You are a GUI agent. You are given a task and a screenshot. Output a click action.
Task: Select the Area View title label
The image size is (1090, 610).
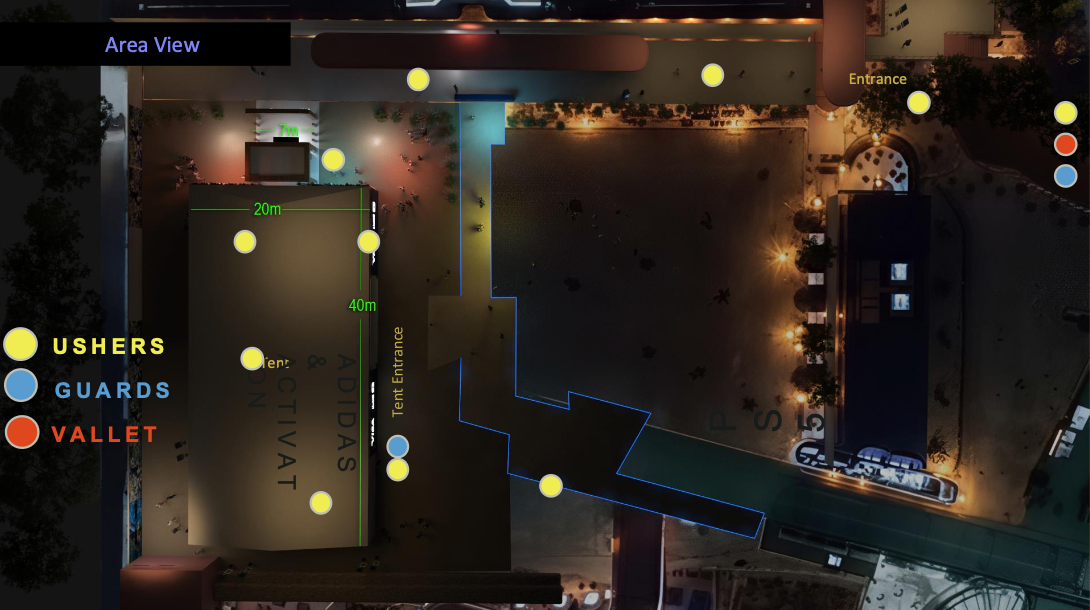click(152, 45)
